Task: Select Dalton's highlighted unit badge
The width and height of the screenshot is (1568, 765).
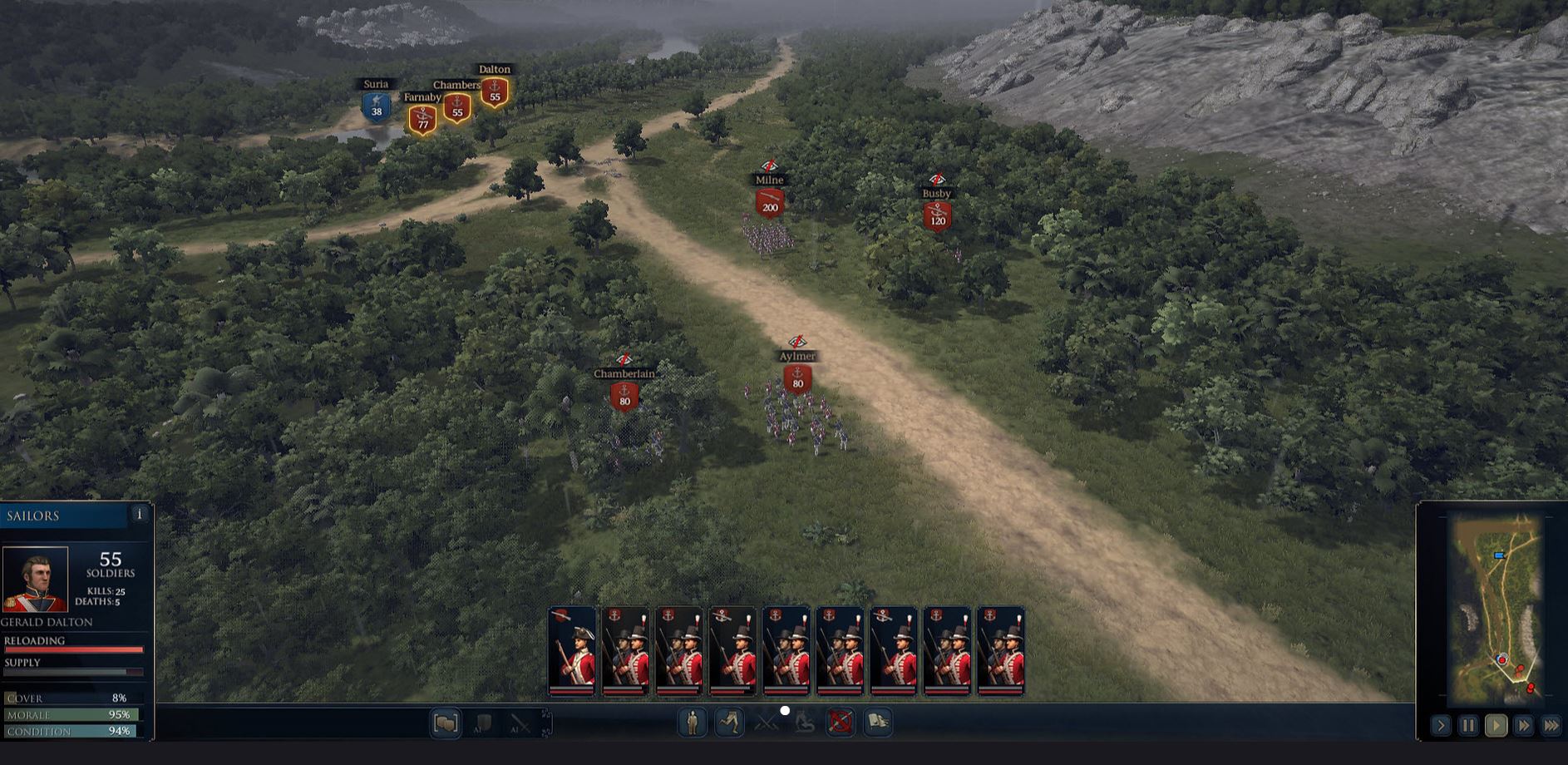Action: 495,93
